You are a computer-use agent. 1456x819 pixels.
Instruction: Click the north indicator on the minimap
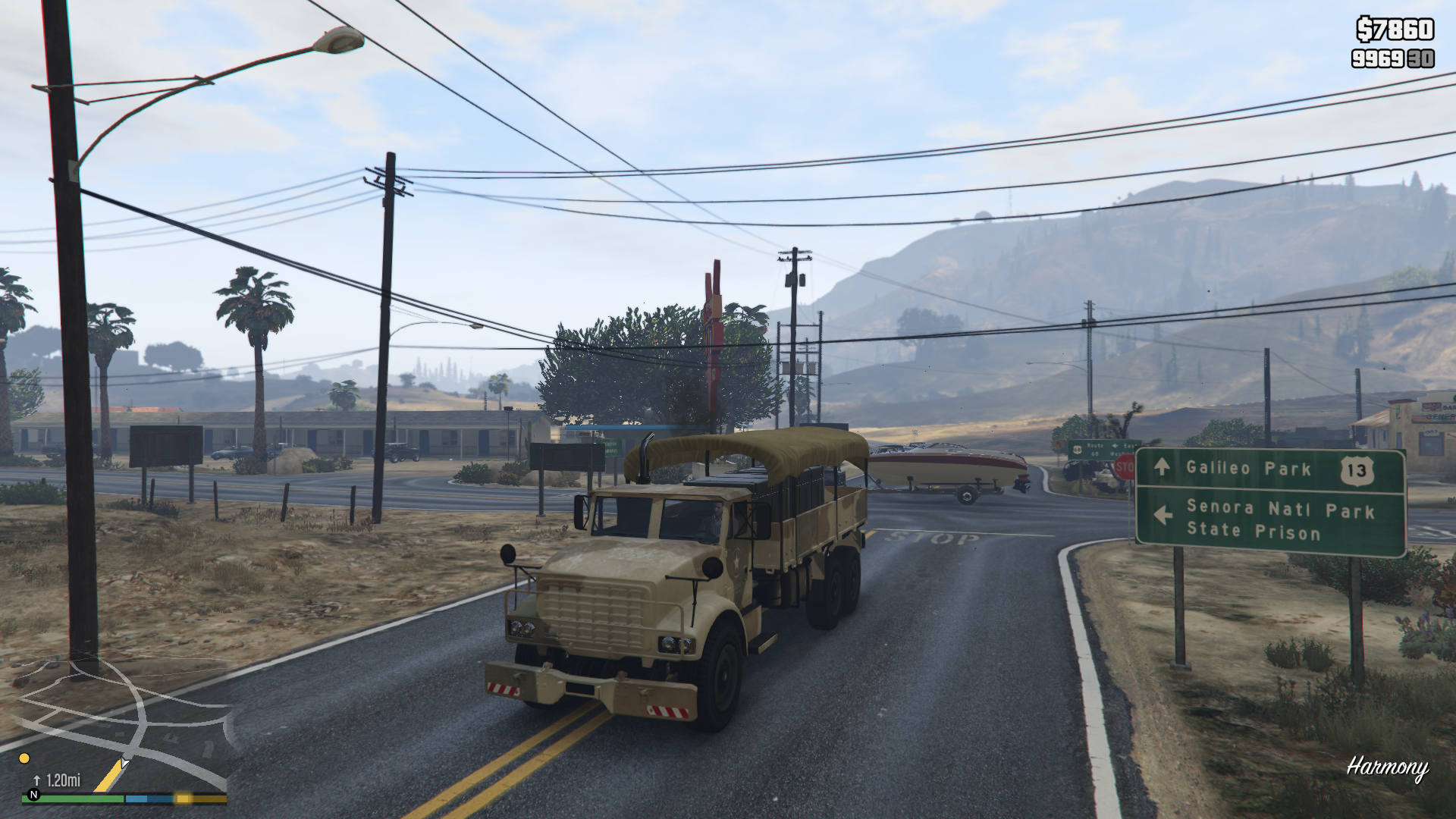(x=33, y=798)
